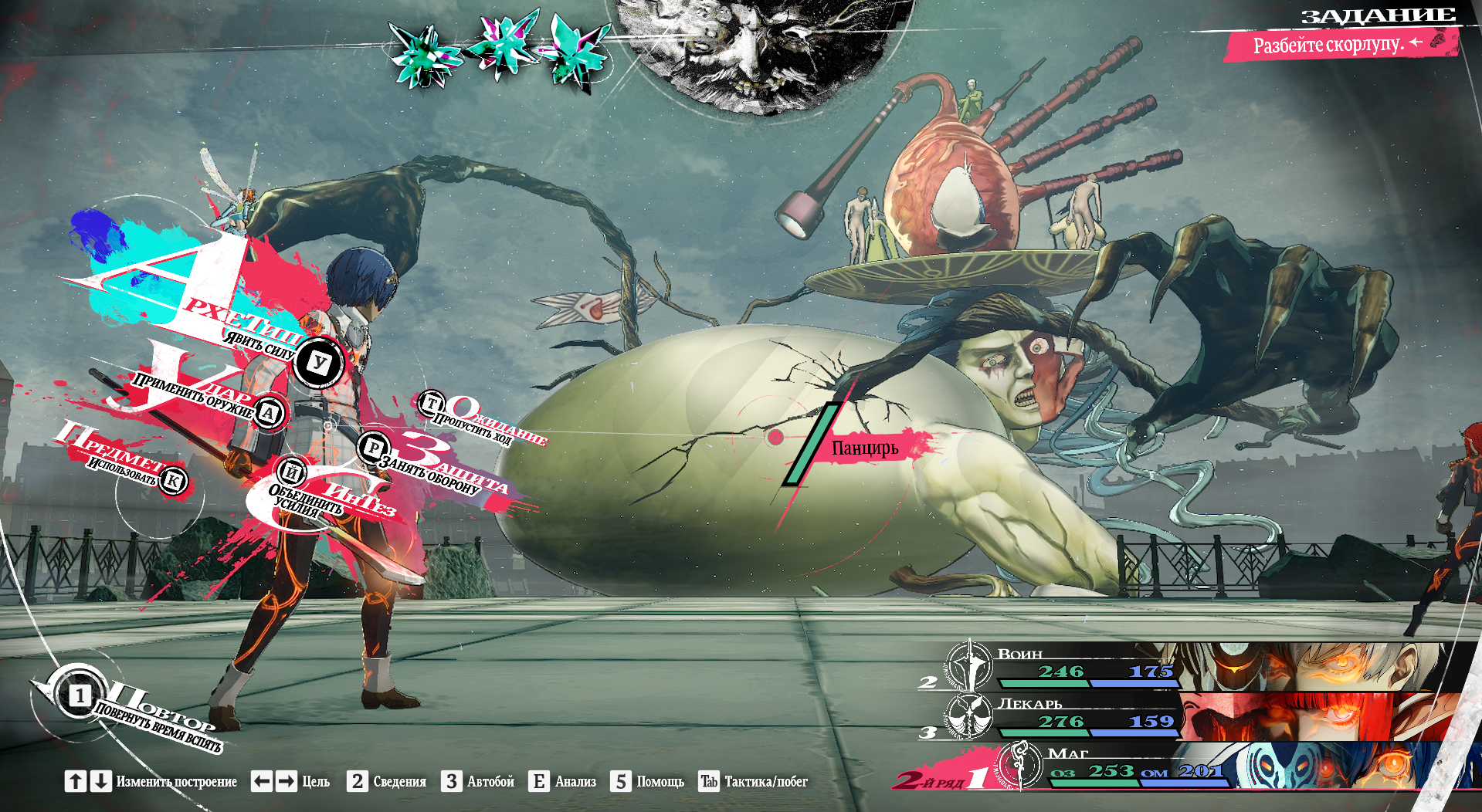Select the Панцирь enemy target label
Screen dimensions: 1482x812
(864, 448)
